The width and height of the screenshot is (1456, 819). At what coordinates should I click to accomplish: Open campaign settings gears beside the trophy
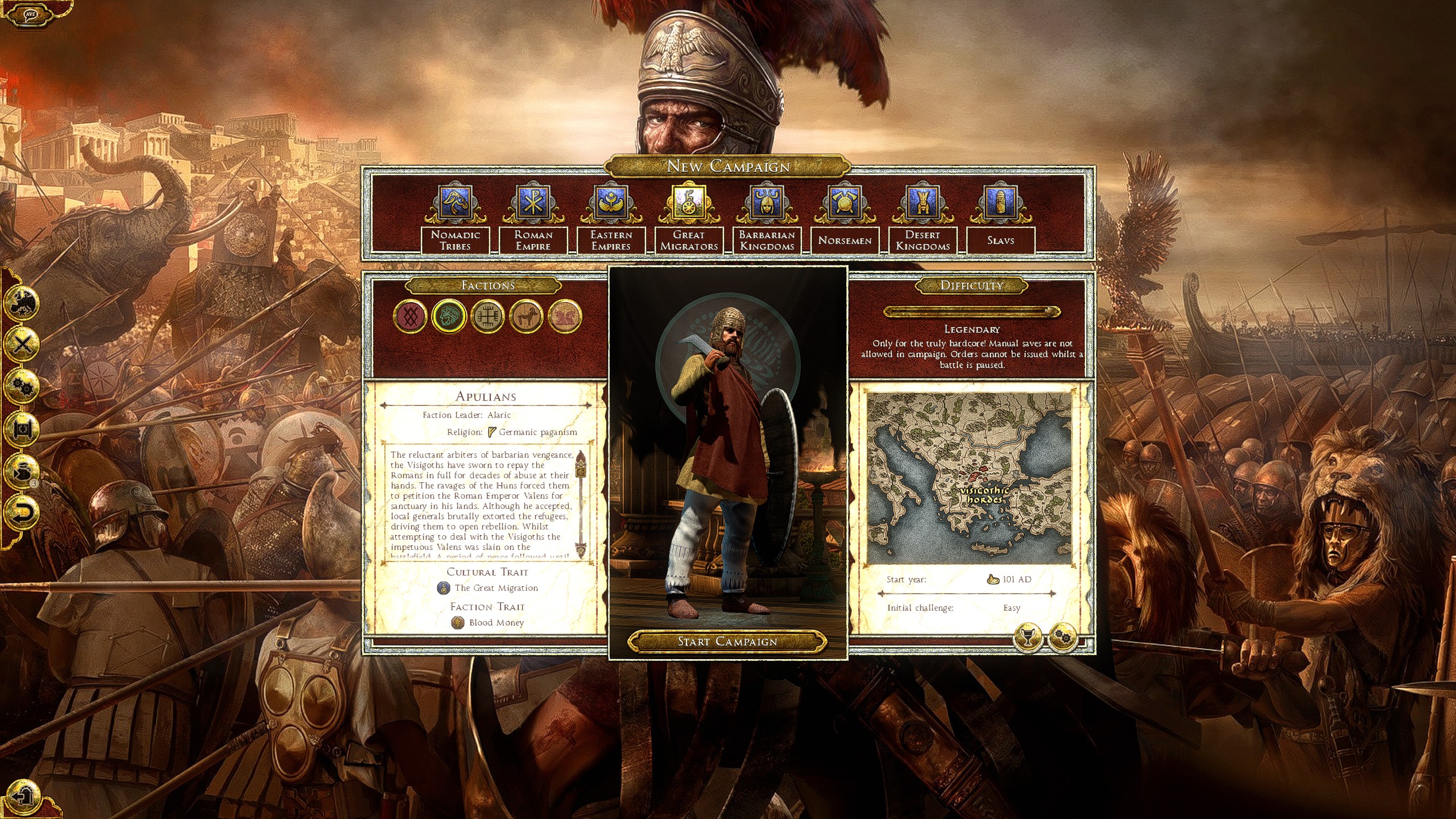[1063, 638]
